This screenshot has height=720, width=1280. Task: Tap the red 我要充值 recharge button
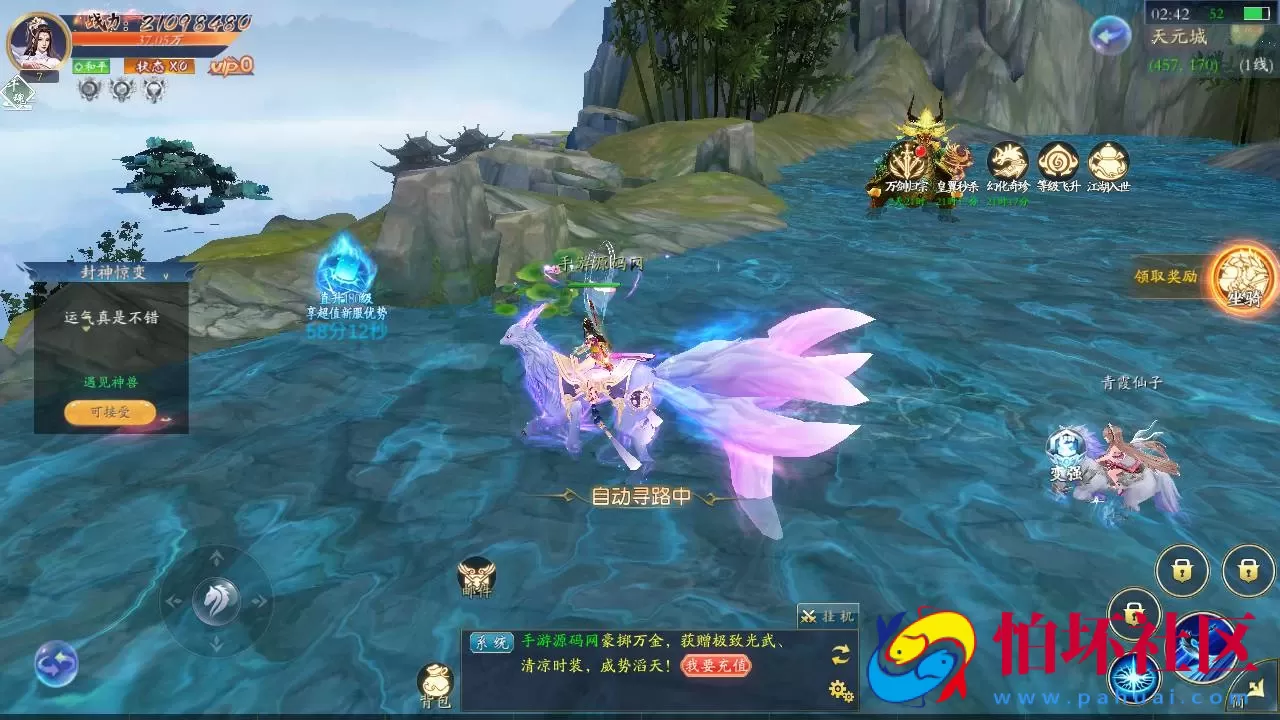click(716, 665)
